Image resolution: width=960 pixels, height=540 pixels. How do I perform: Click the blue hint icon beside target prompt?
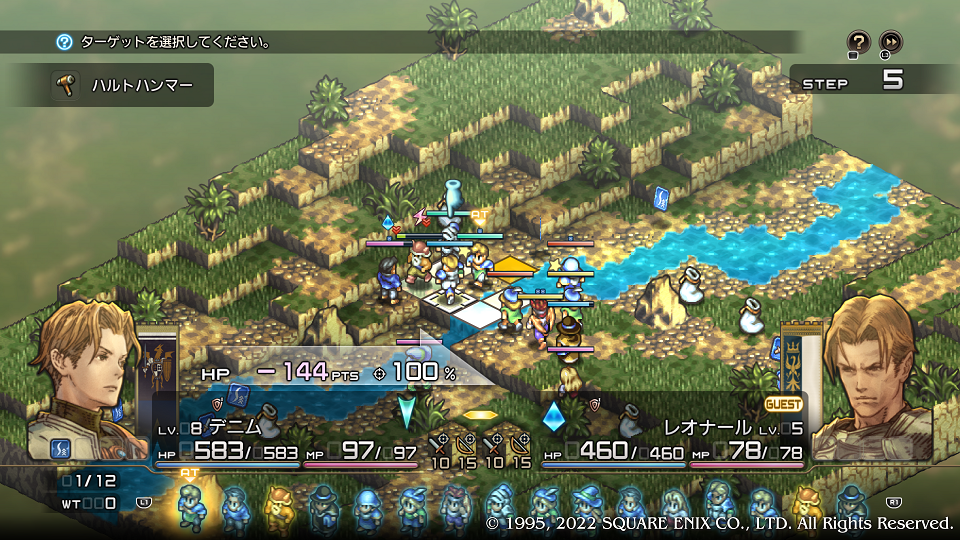click(65, 42)
